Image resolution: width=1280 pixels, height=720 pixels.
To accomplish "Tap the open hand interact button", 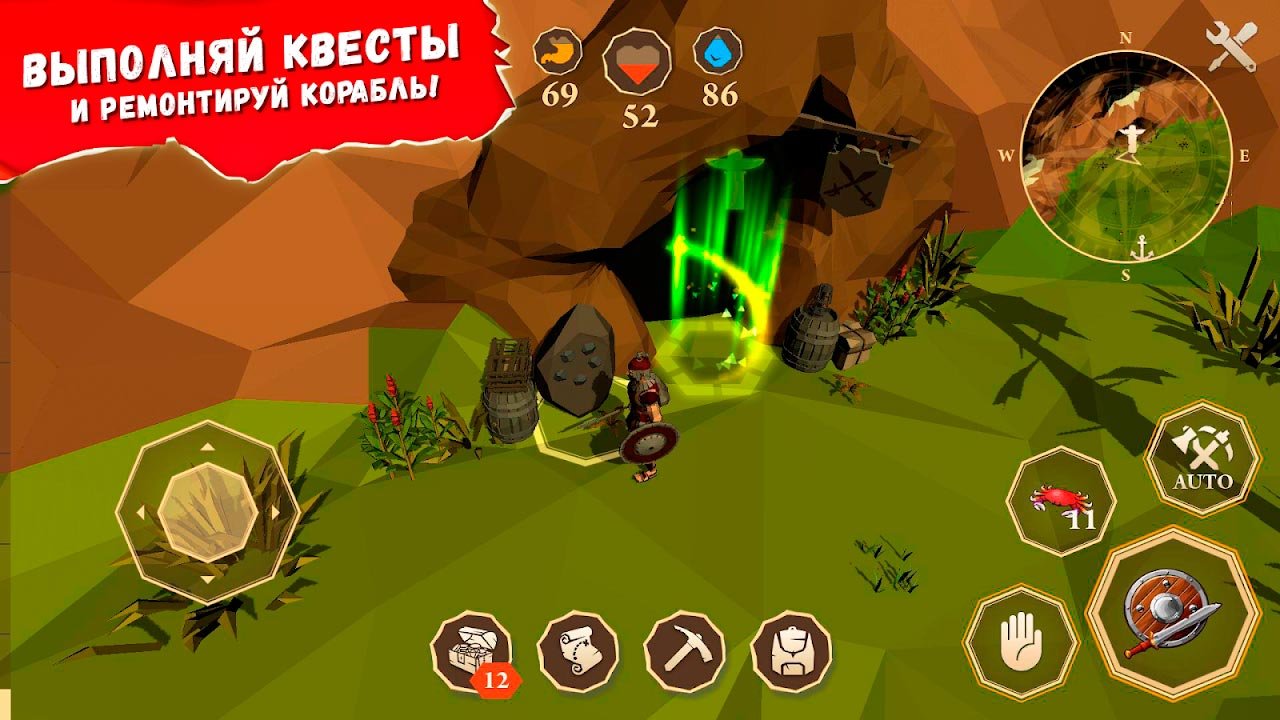I will [x=1021, y=642].
